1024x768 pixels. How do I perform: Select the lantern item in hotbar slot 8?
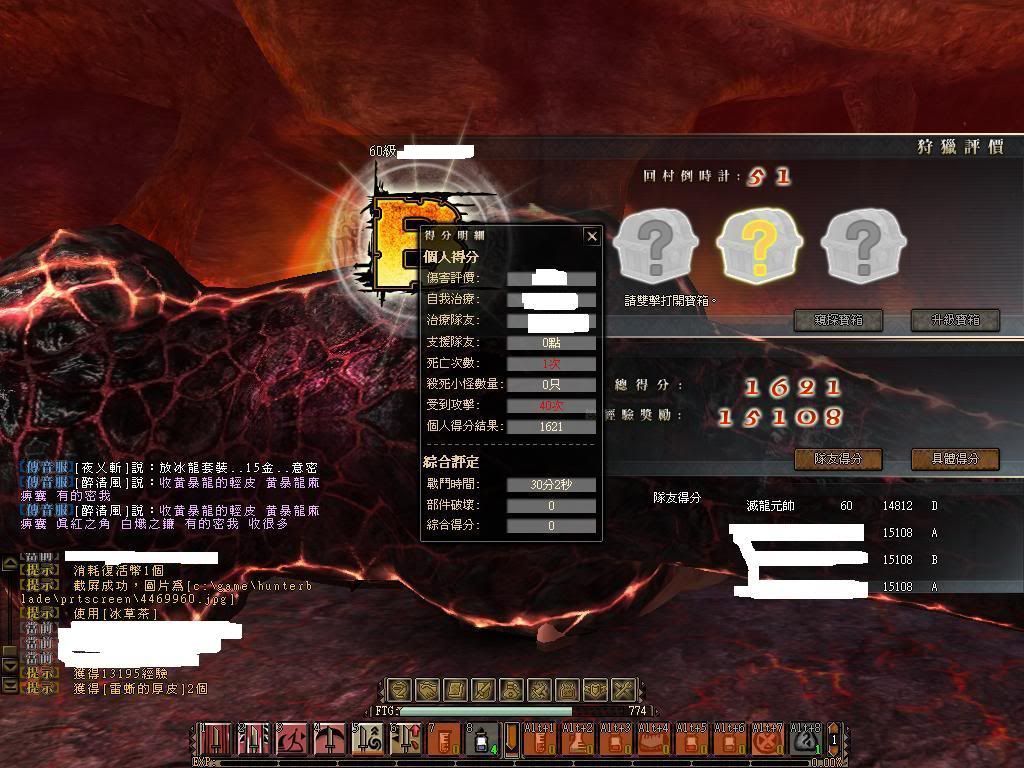pyautogui.click(x=482, y=740)
